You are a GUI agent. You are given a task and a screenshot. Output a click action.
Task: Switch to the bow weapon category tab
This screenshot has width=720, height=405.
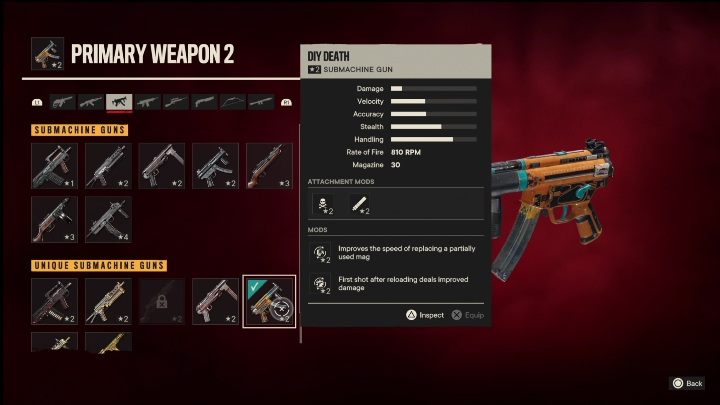[233, 102]
